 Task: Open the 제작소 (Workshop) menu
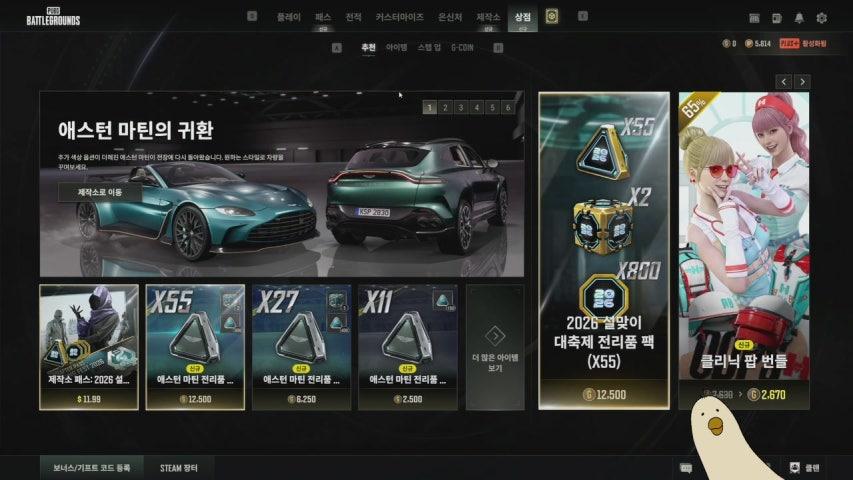[x=488, y=17]
